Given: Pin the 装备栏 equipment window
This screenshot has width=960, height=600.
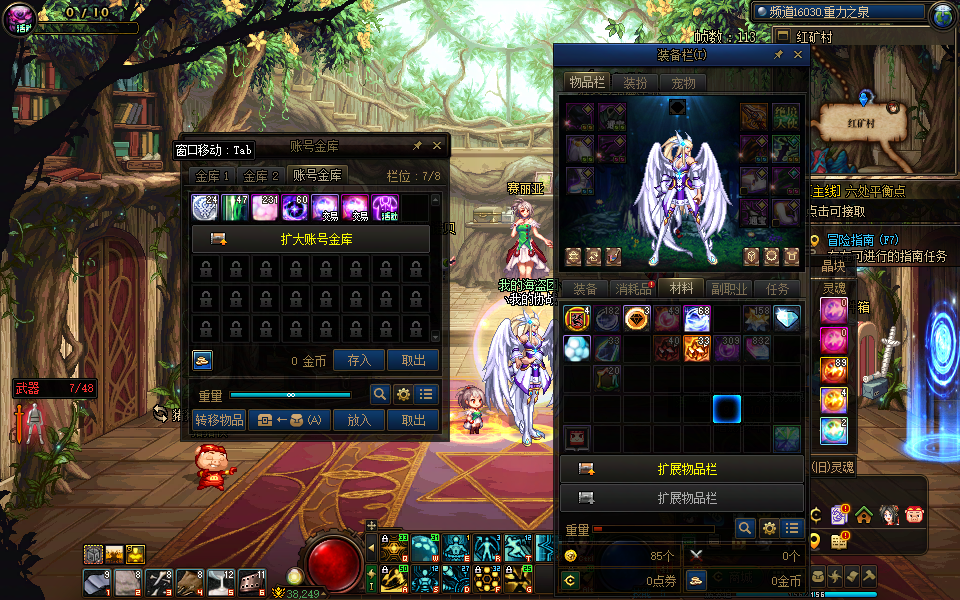Looking at the screenshot, I should [x=779, y=56].
